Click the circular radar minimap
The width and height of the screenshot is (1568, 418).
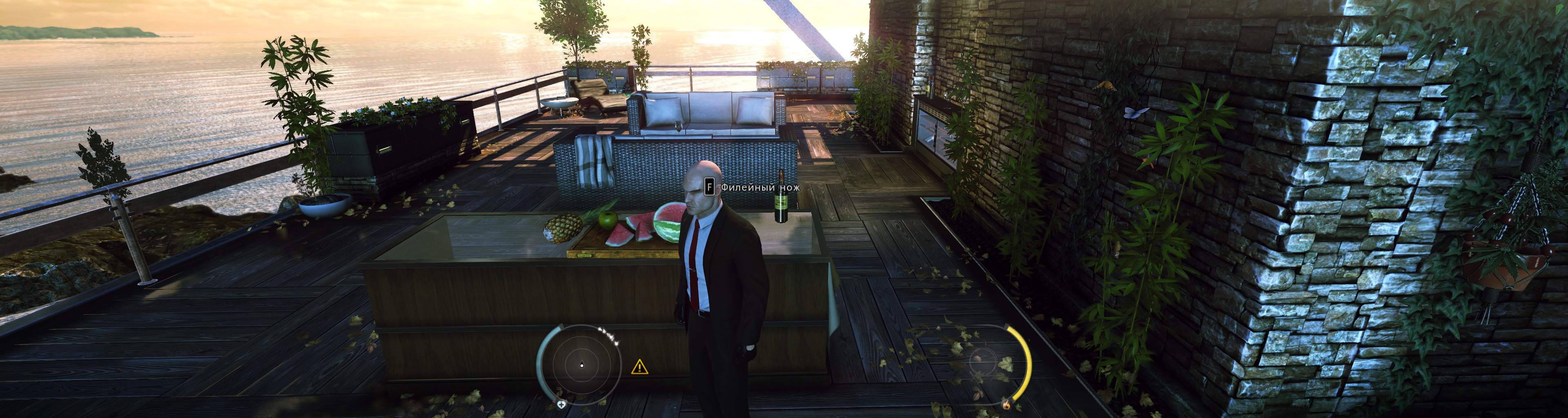[581, 365]
